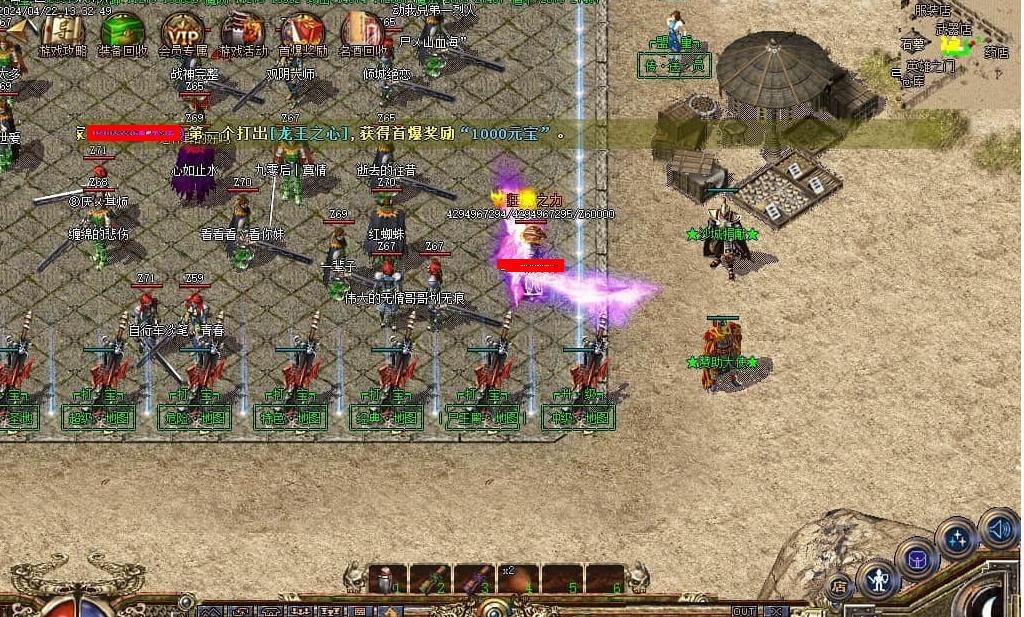Use the potion in hotbar slot 1
Image resolution: width=1024 pixels, height=617 pixels.
(x=387, y=579)
